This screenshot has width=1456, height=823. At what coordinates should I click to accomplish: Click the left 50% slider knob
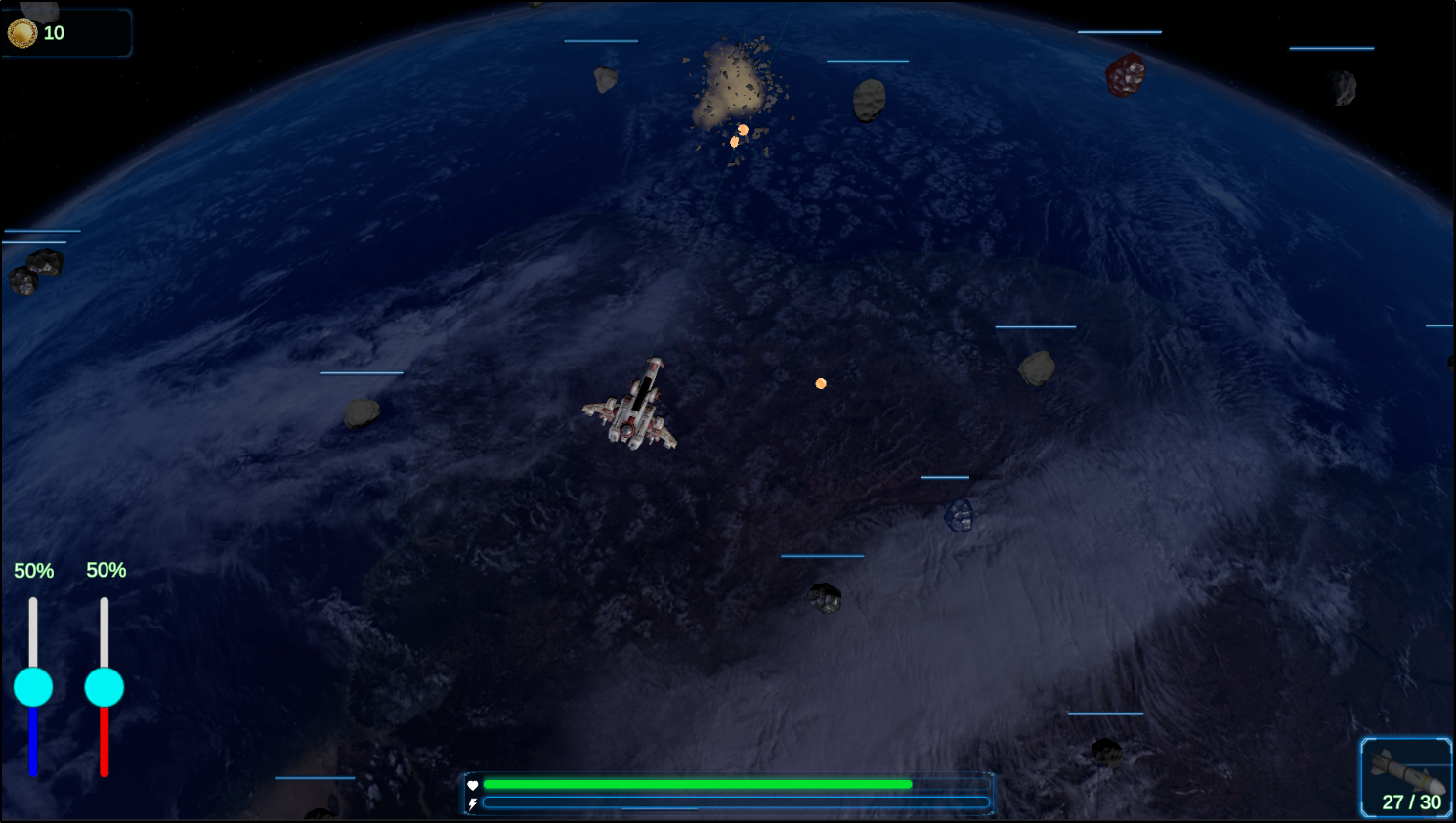(34, 687)
